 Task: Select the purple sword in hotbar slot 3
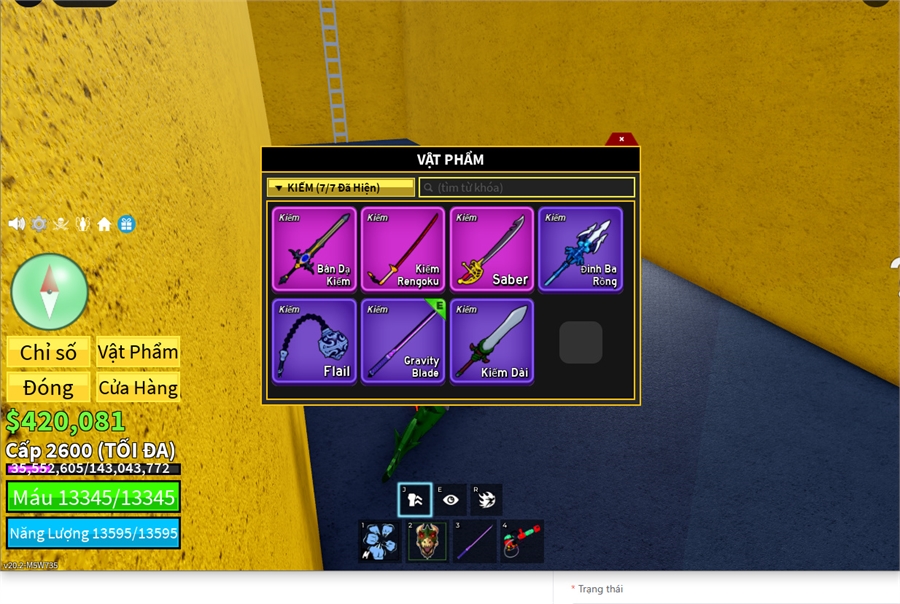coord(474,541)
